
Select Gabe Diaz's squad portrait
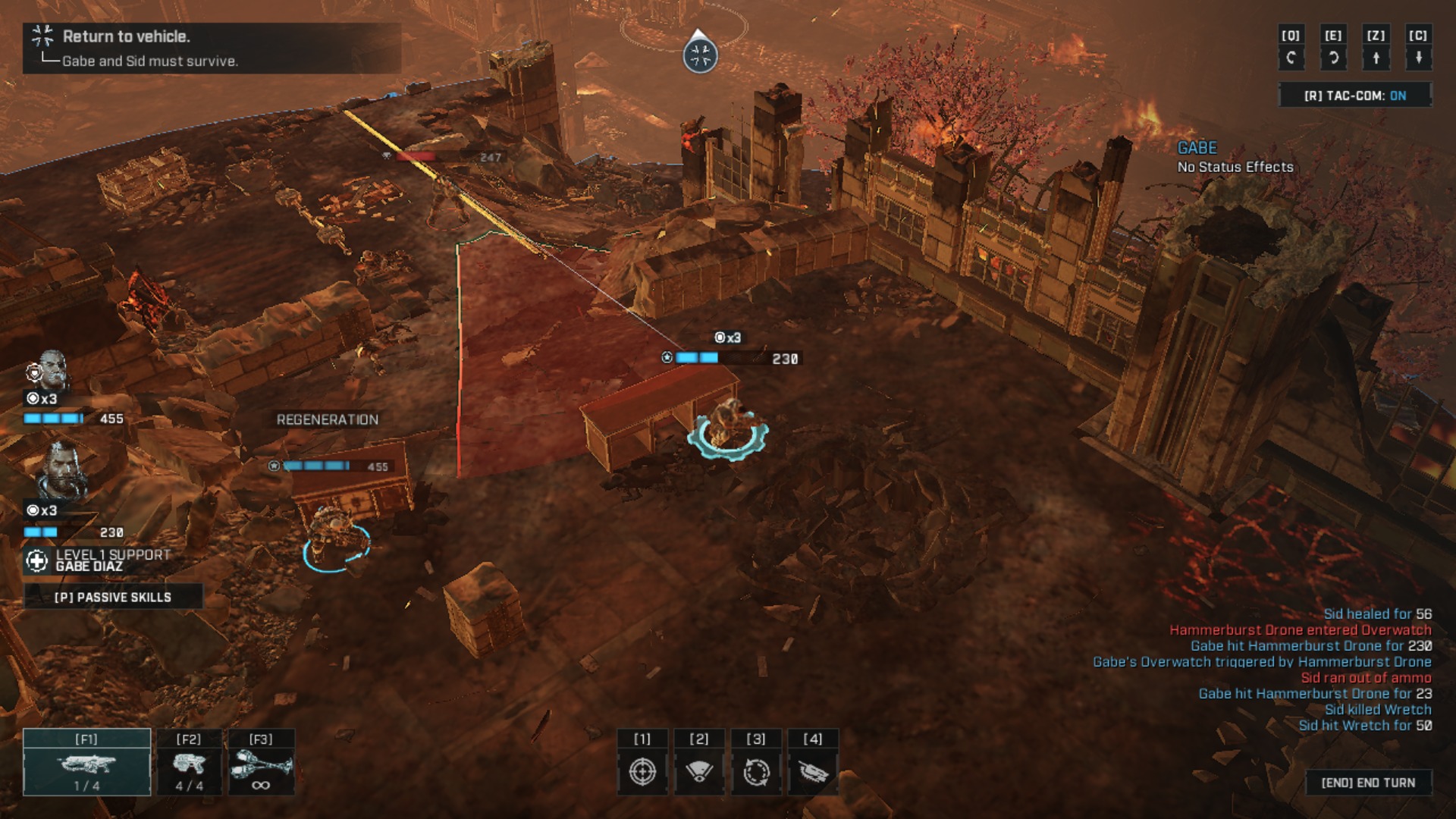pyautogui.click(x=61, y=472)
